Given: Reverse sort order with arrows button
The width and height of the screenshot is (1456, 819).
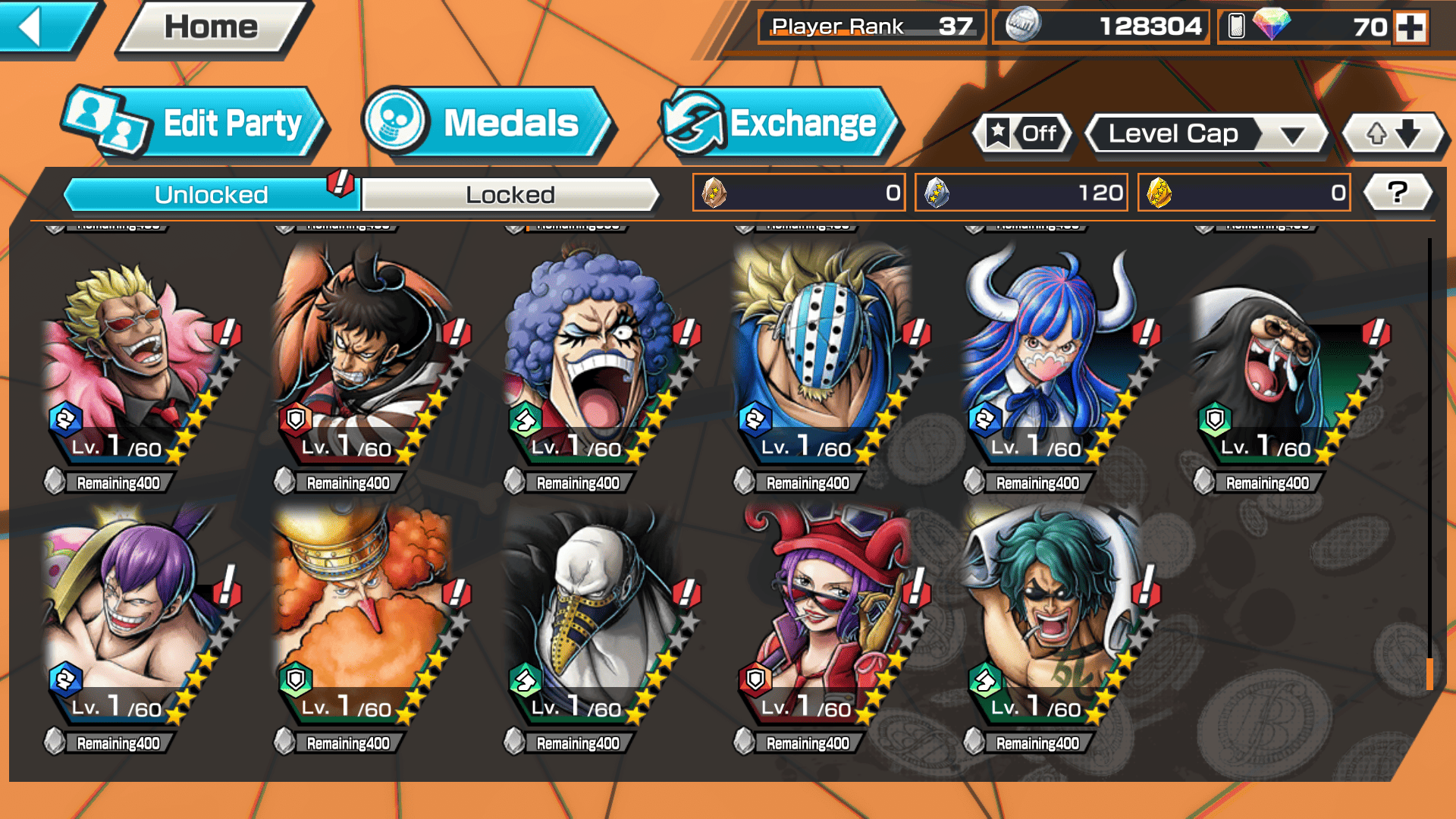Looking at the screenshot, I should click(x=1393, y=134).
